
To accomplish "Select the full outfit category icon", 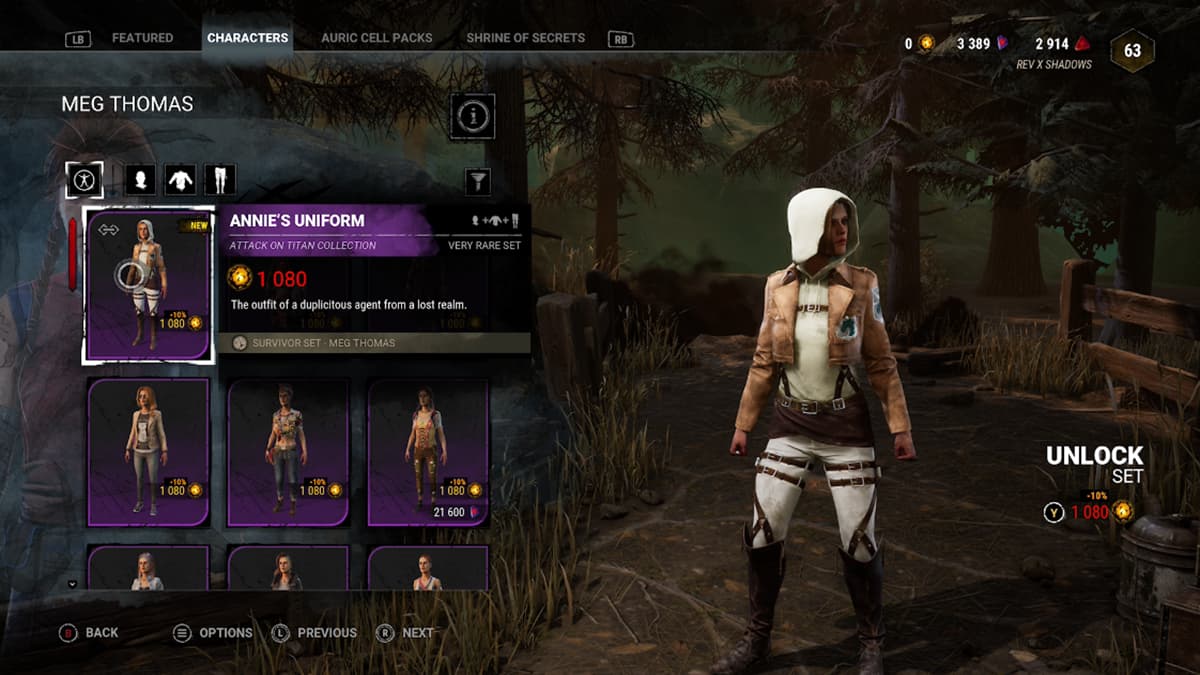I will coord(84,180).
